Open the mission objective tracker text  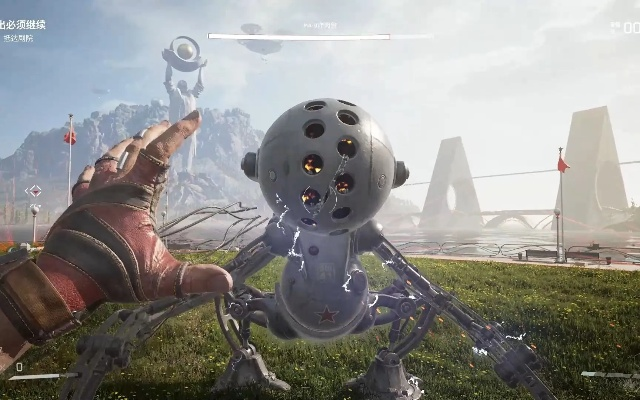click(24, 25)
